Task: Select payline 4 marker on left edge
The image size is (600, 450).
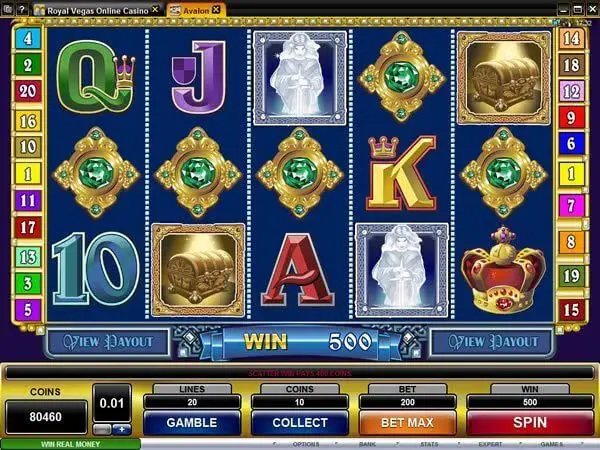Action: click(26, 40)
